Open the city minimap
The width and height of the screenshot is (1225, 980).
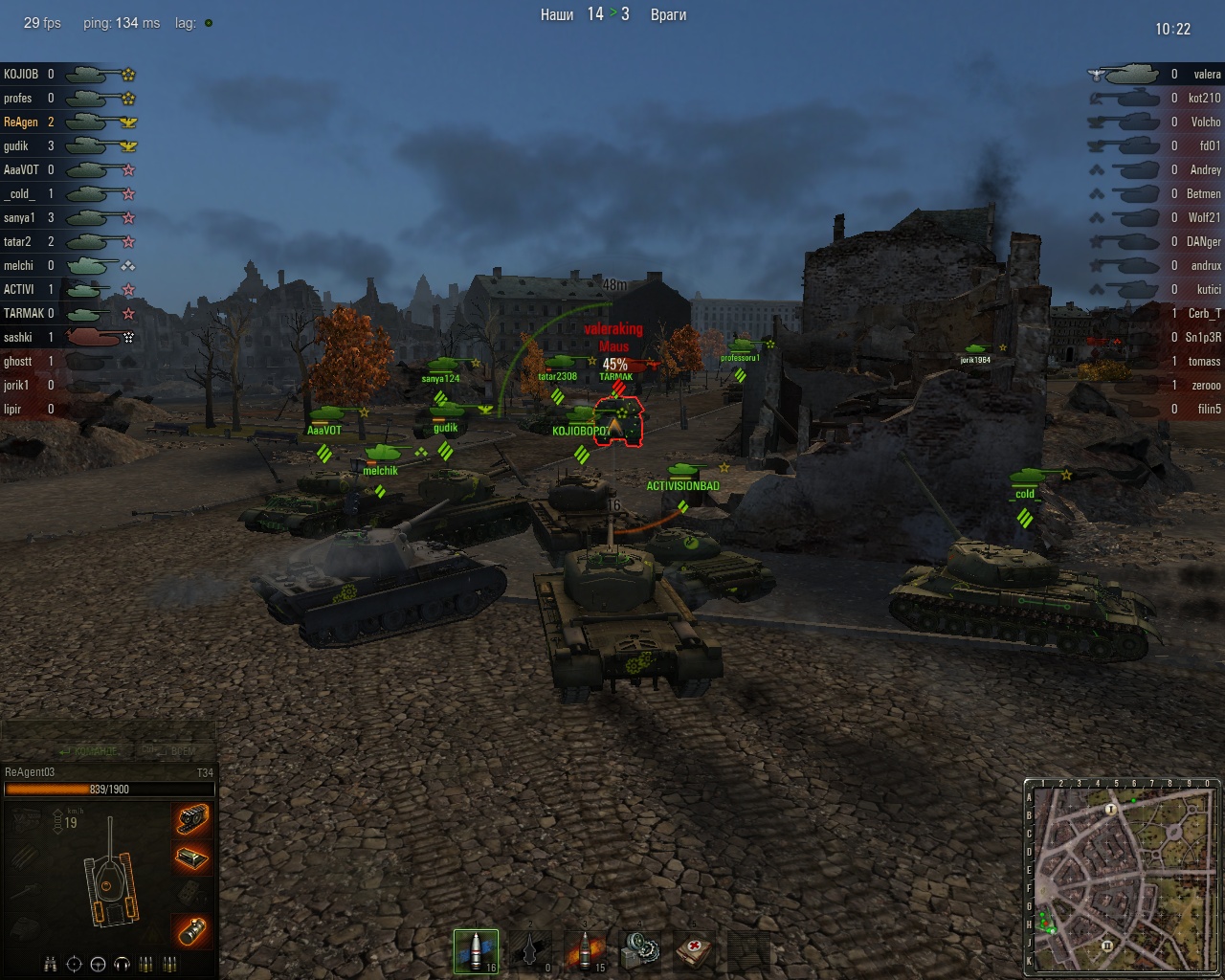tap(1124, 878)
